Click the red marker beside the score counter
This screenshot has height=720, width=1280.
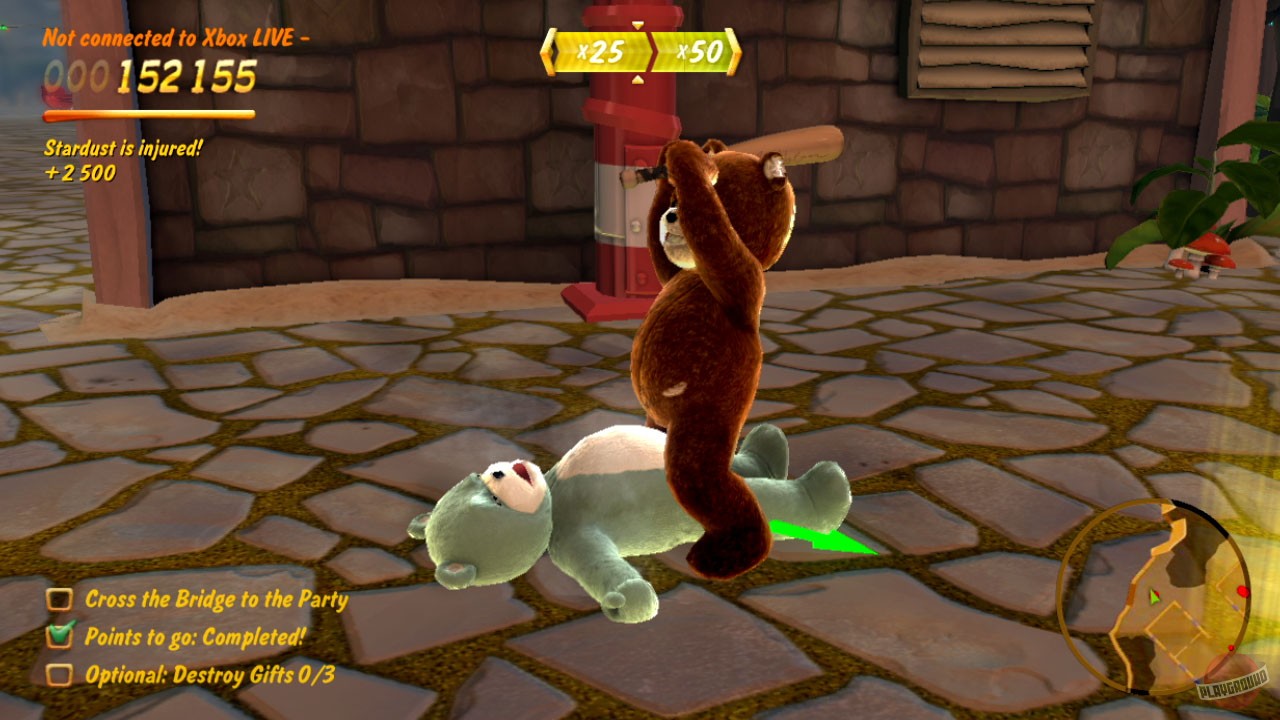(55, 95)
